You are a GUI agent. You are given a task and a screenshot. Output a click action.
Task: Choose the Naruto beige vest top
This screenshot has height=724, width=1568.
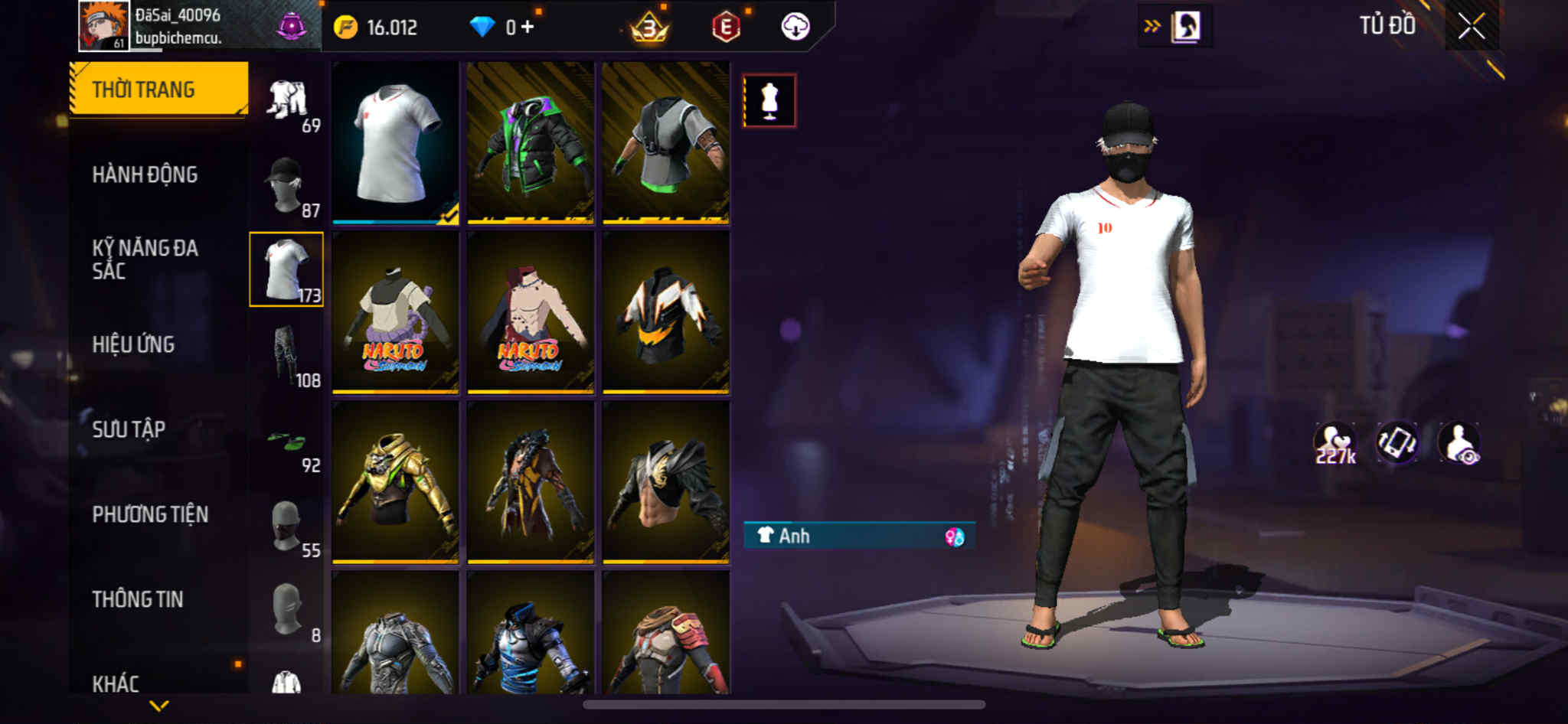point(395,313)
